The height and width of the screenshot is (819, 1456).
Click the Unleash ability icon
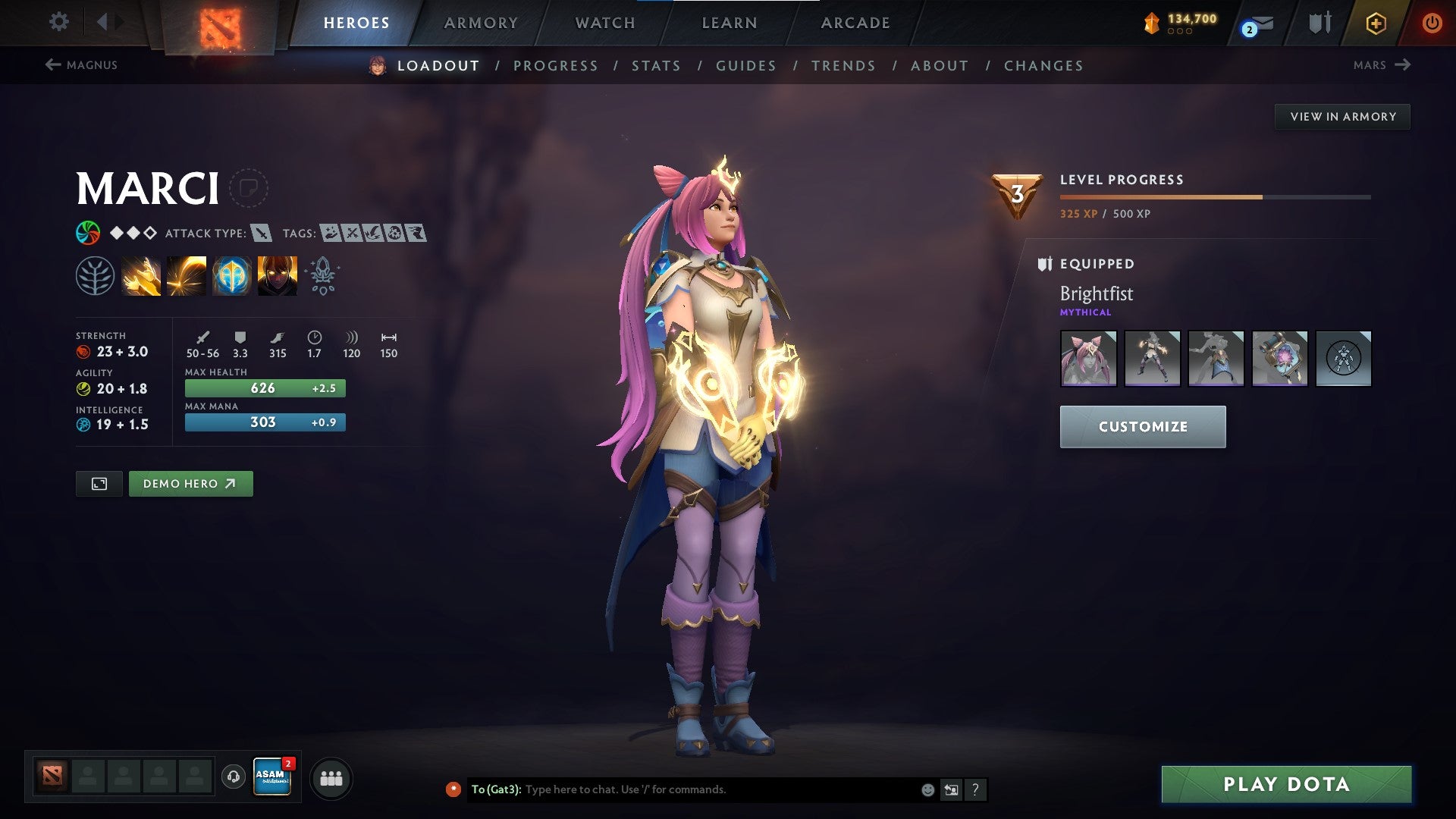277,275
